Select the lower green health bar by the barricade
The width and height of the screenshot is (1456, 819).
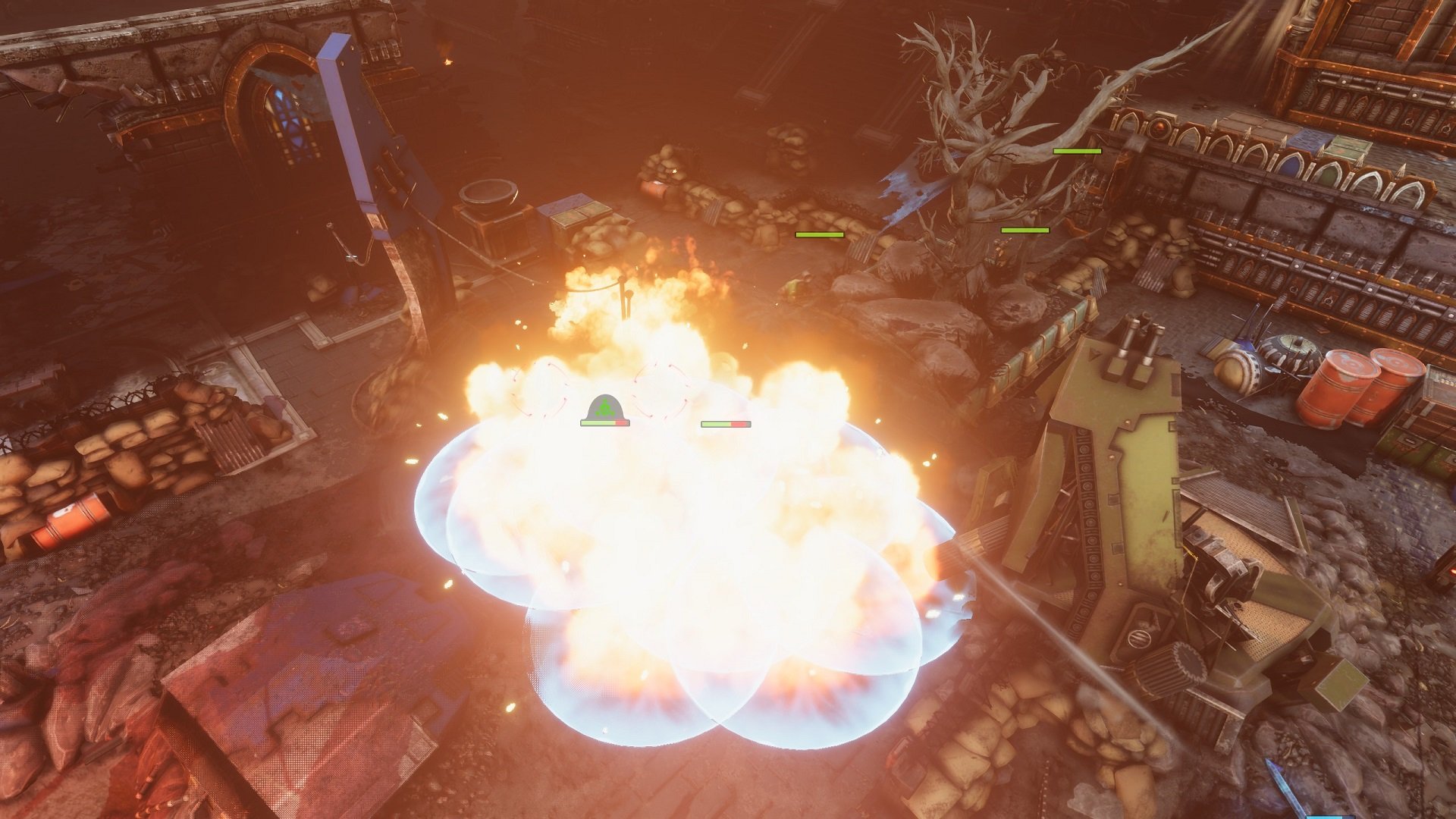click(819, 235)
